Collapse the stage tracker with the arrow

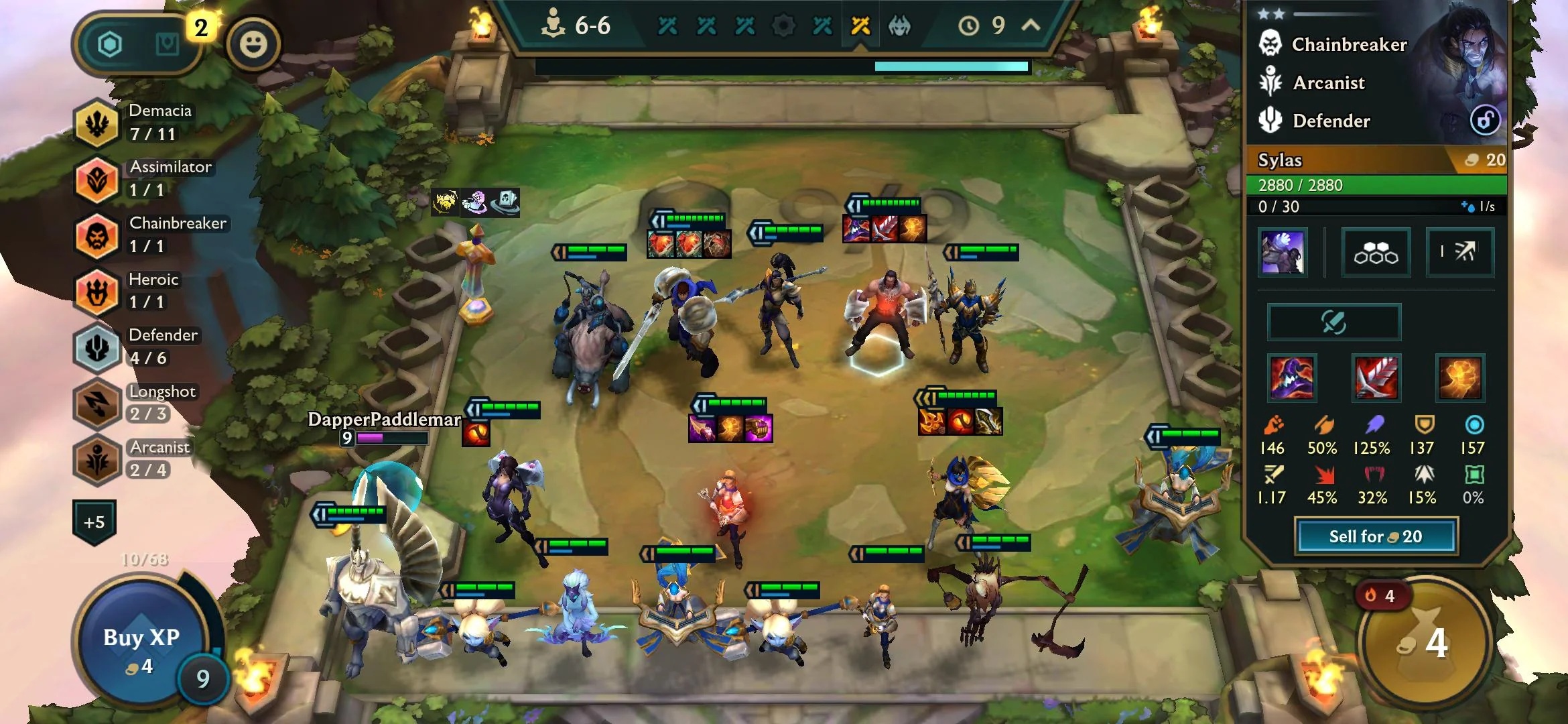point(1031,25)
